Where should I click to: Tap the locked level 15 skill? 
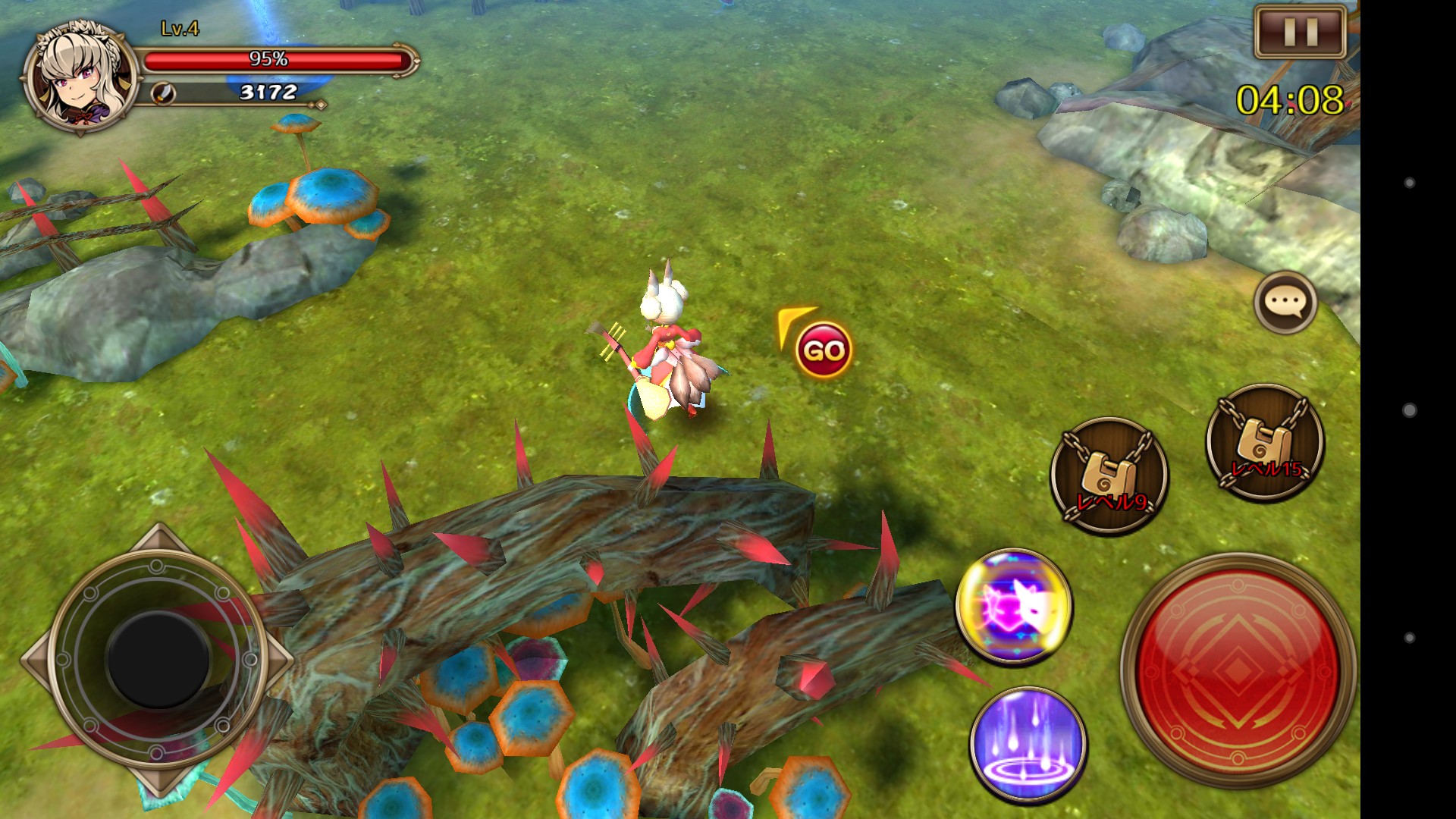1265,443
